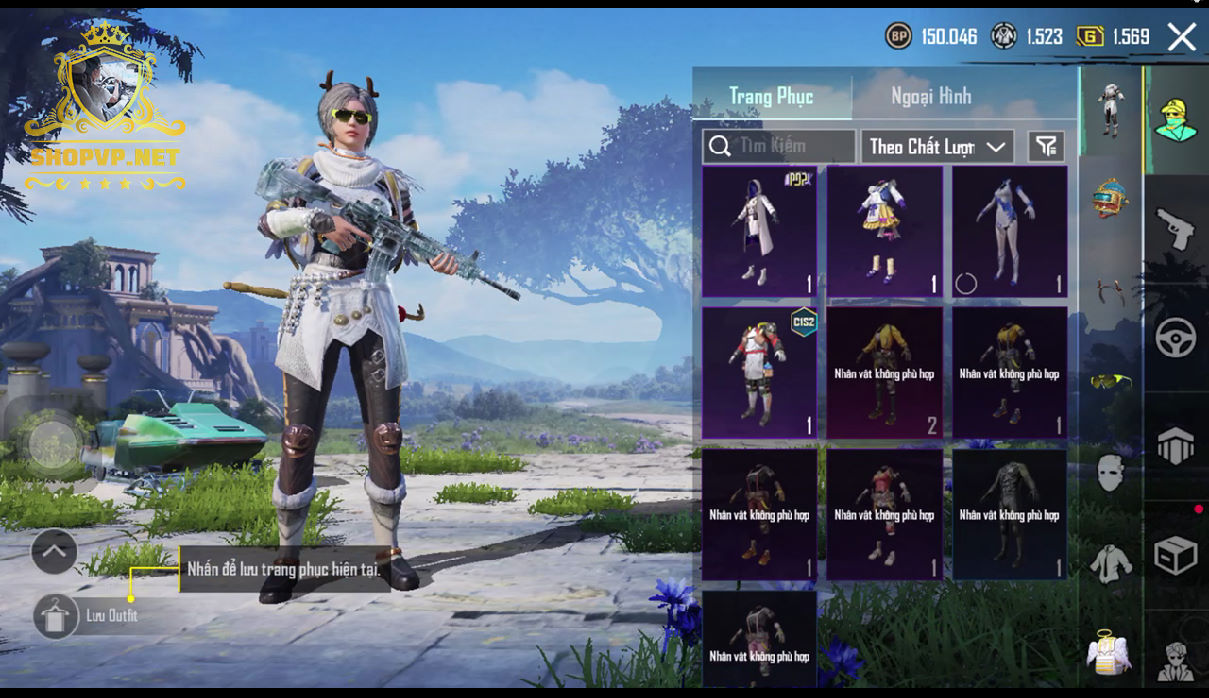Choose the yellow-skirted maid dress outfit
The height and width of the screenshot is (698, 1209).
coord(885,232)
